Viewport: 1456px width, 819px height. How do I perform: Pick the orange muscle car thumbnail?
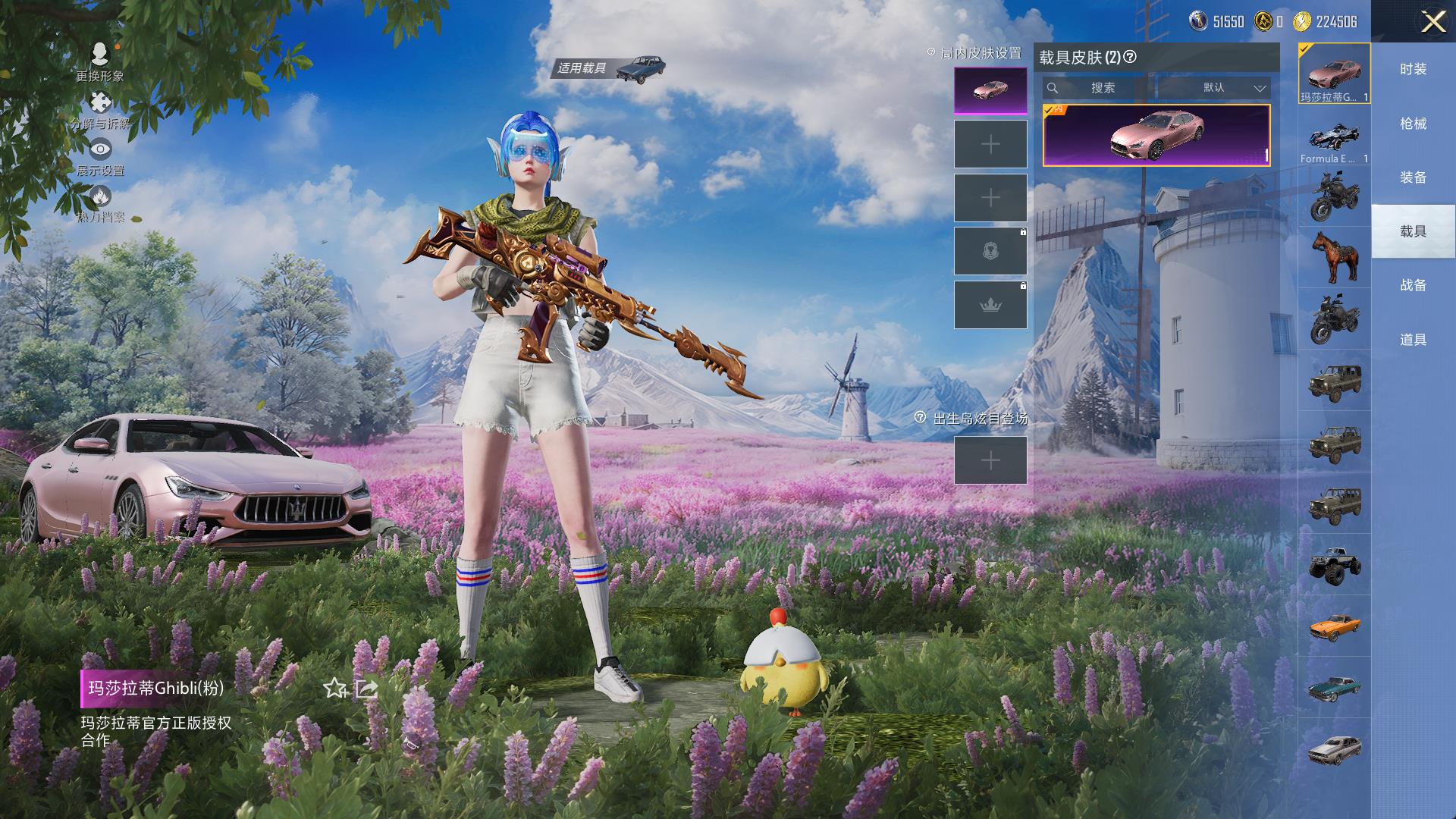[1334, 626]
